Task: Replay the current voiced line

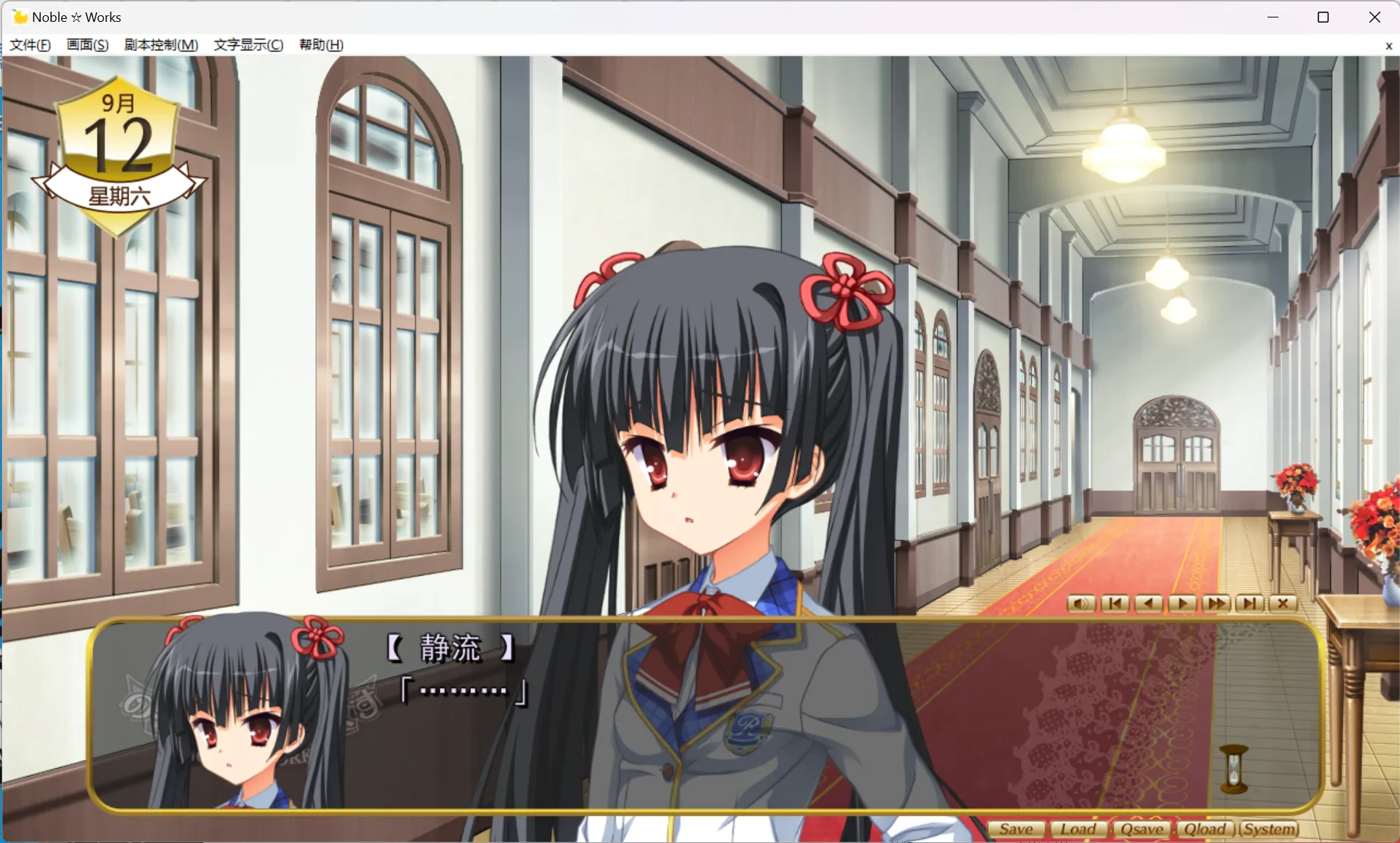Action: tap(1080, 603)
